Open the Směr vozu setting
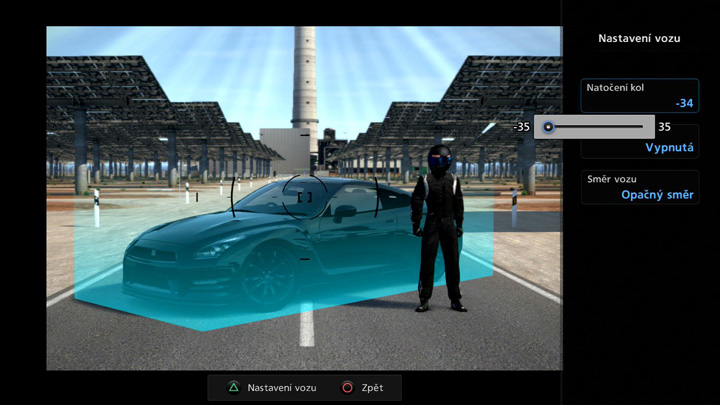The height and width of the screenshot is (405, 720). click(640, 187)
